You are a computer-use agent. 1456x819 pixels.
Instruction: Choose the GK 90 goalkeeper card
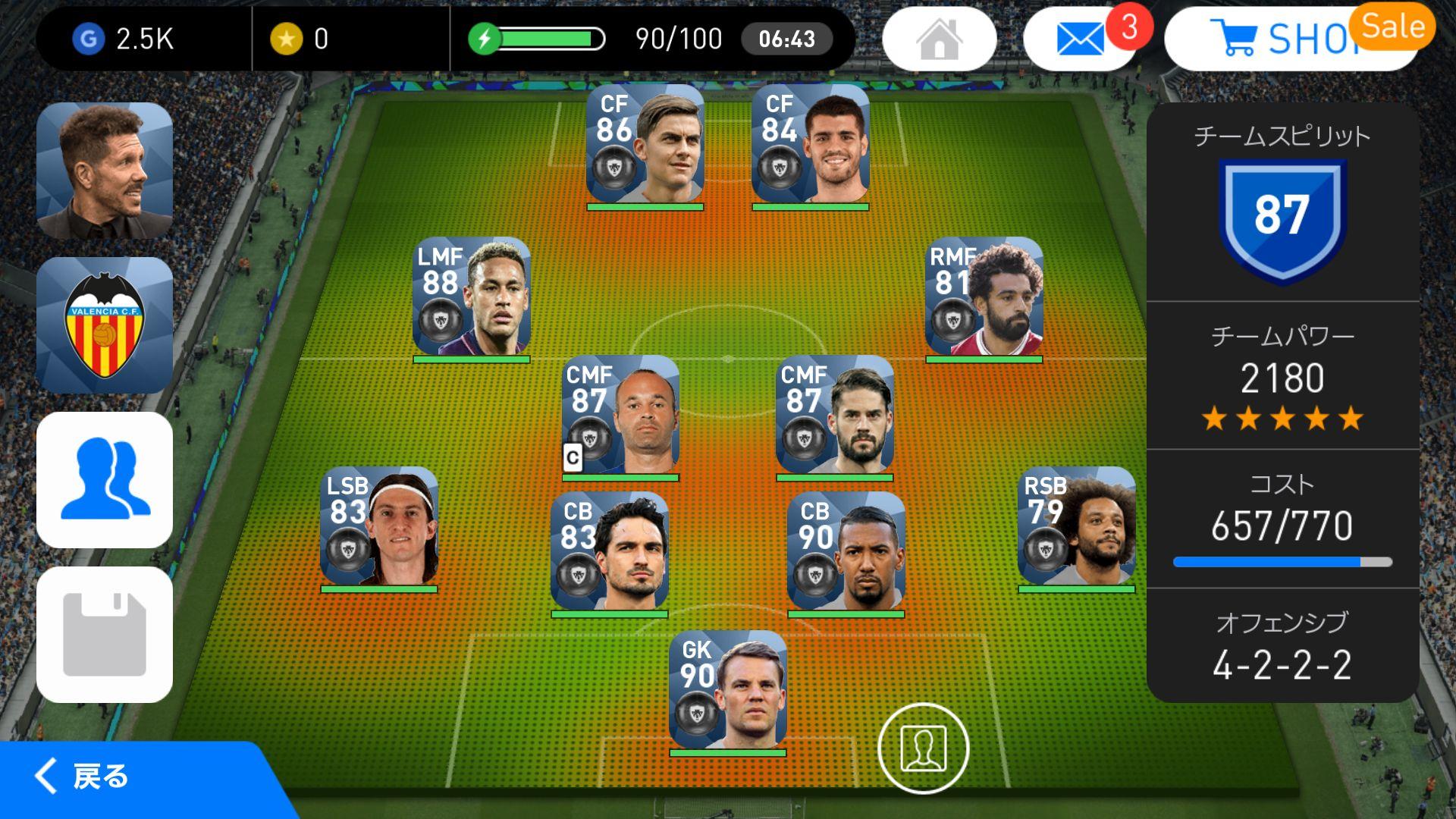click(x=728, y=691)
